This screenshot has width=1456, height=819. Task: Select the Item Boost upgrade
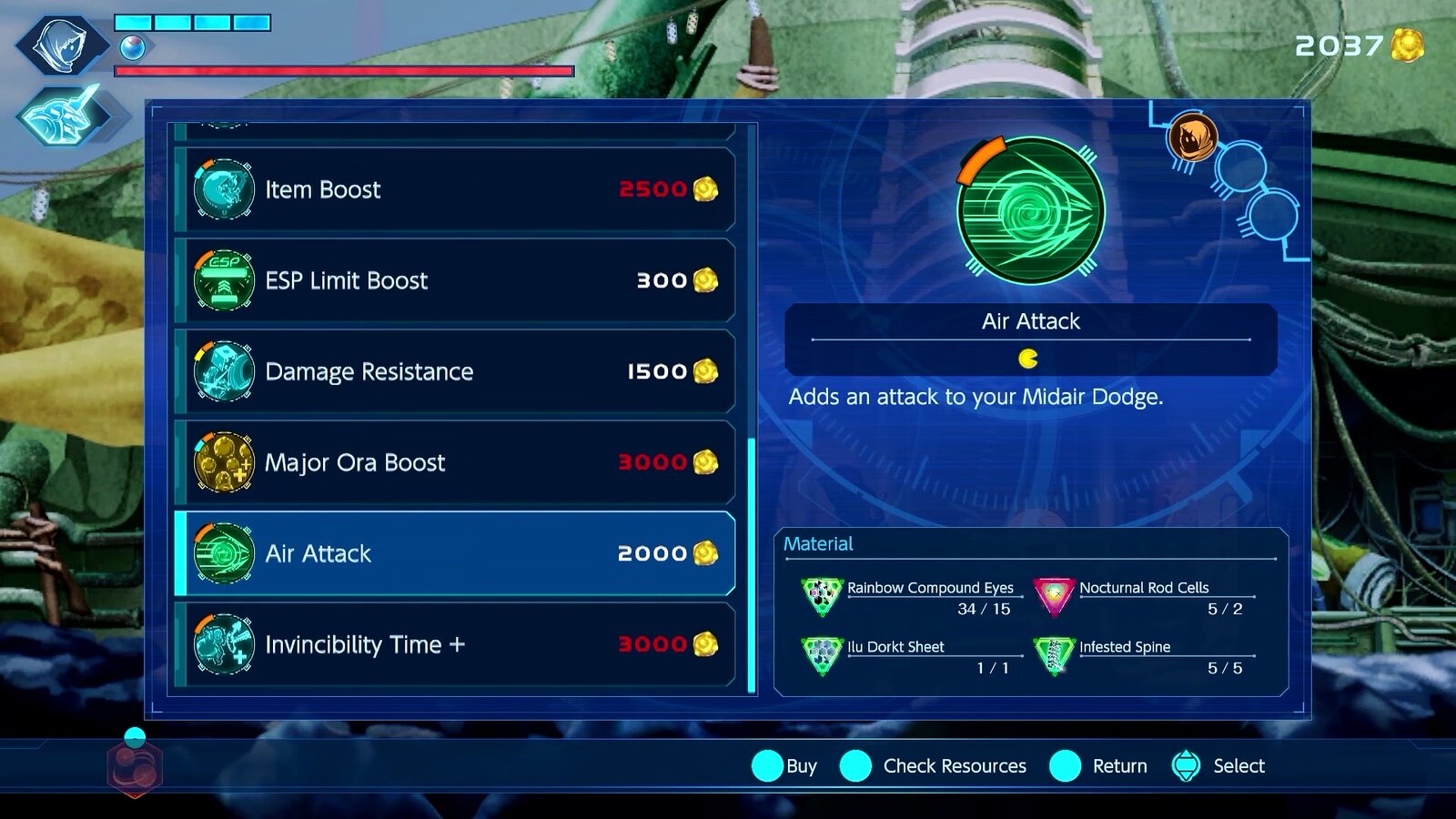[455, 189]
